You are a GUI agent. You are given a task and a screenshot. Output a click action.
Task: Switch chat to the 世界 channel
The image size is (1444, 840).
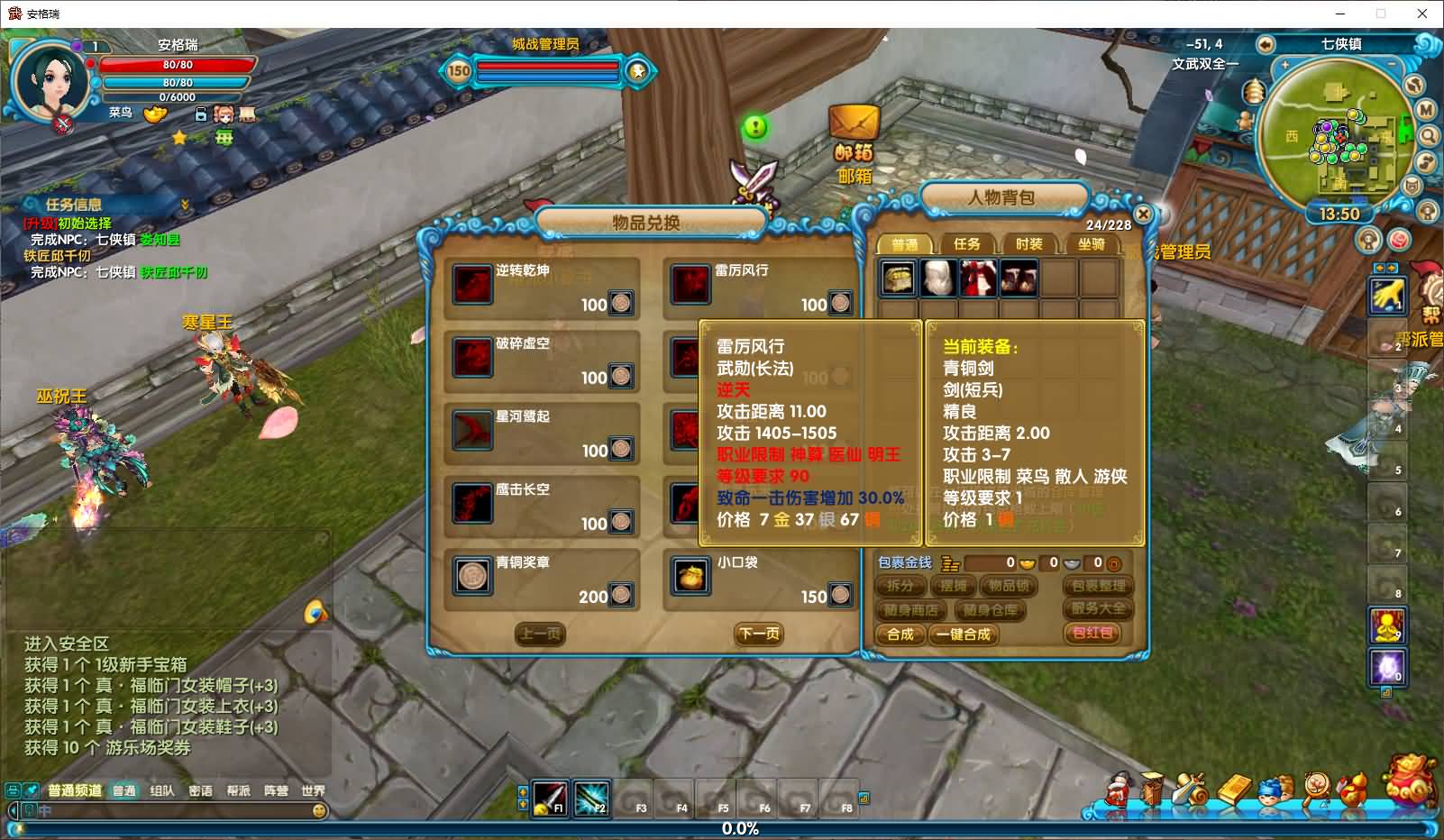[313, 790]
